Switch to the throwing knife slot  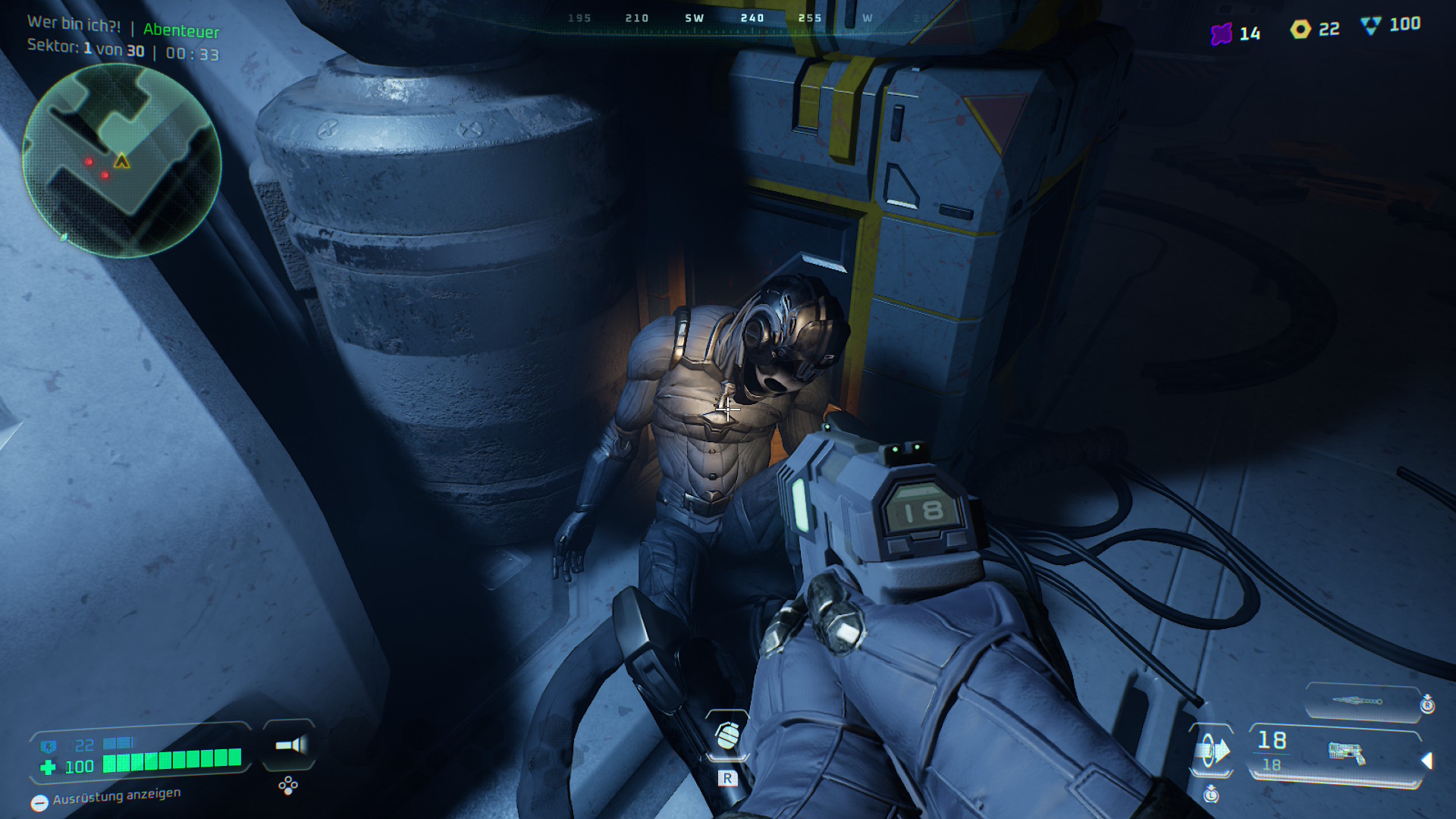[x=1361, y=701]
